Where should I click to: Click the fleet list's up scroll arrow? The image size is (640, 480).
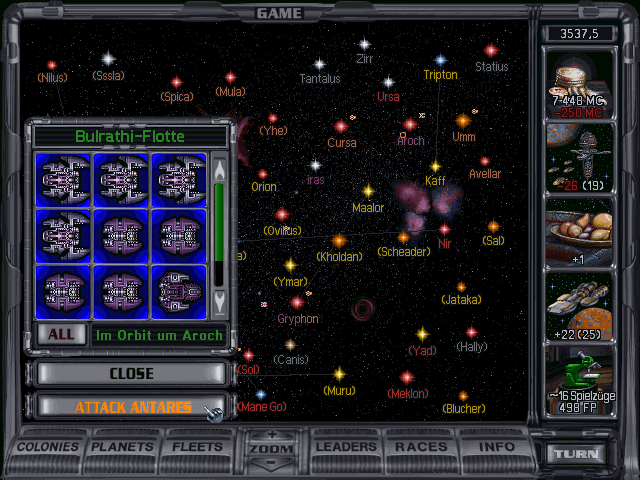pos(220,169)
